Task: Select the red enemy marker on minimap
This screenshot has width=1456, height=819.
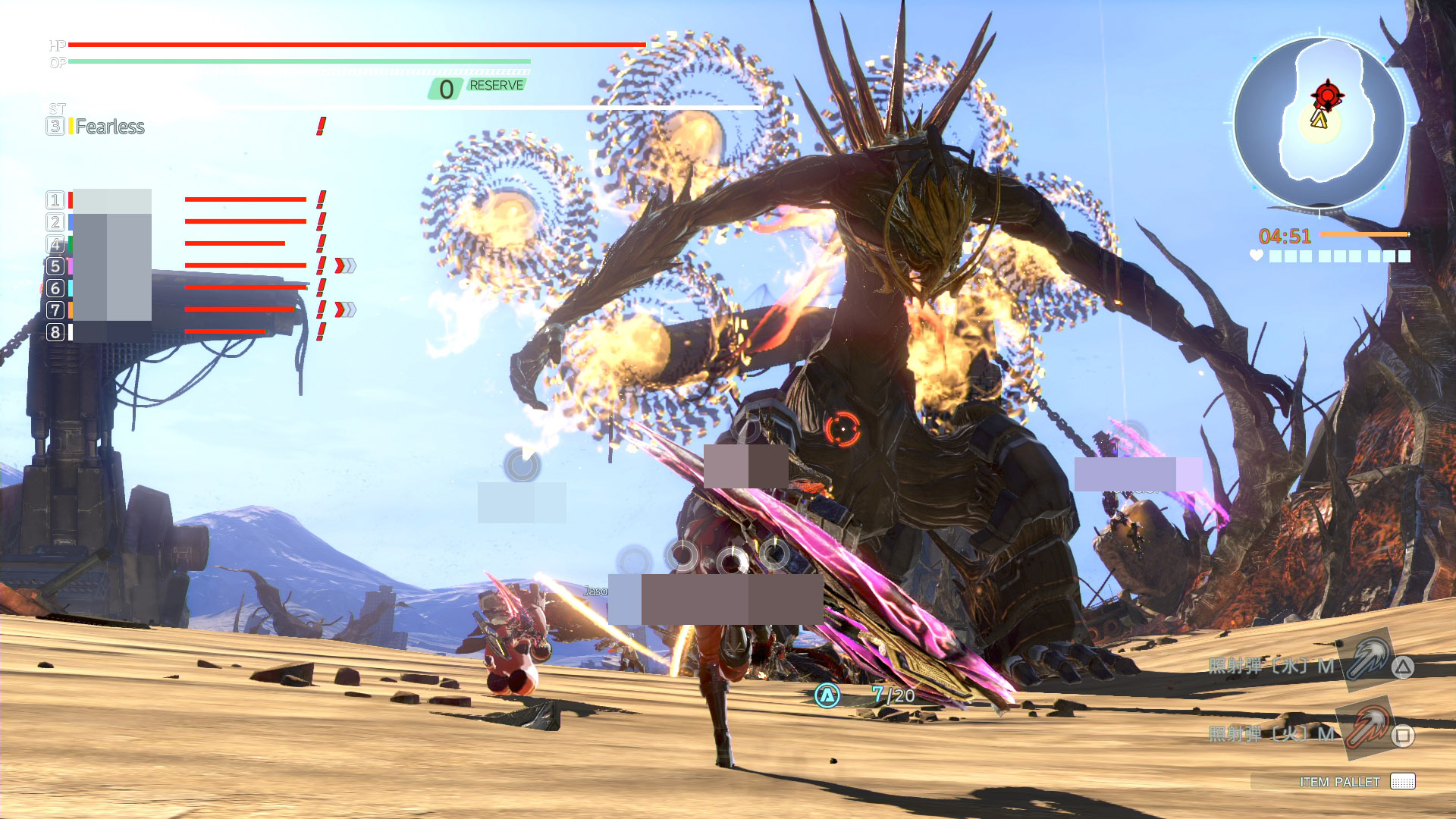Action: 1327,95
